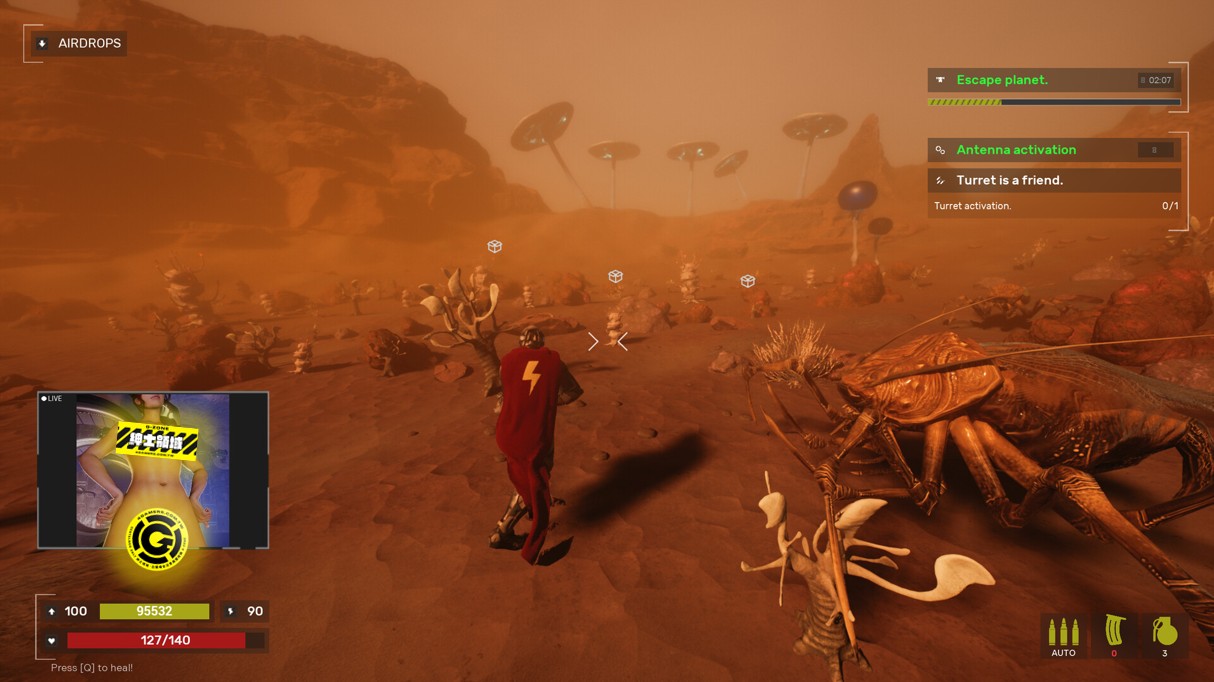Select the grenade slot

(x=1164, y=636)
